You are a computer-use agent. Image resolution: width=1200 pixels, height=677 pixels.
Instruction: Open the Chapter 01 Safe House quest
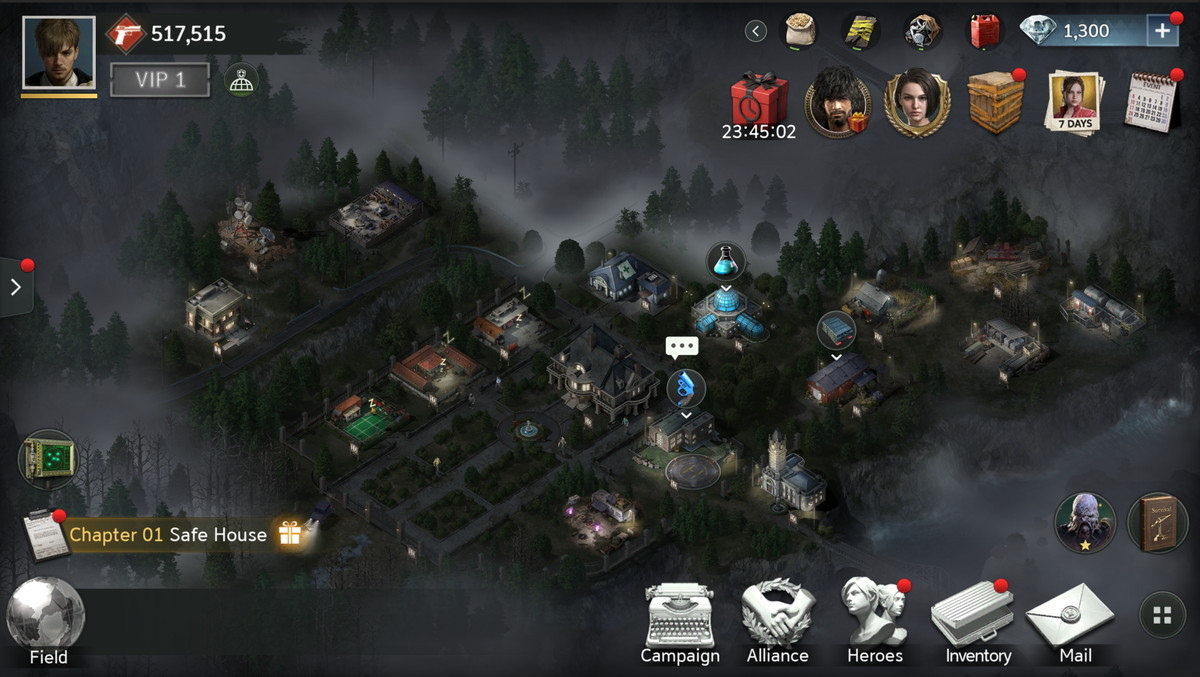pos(168,535)
